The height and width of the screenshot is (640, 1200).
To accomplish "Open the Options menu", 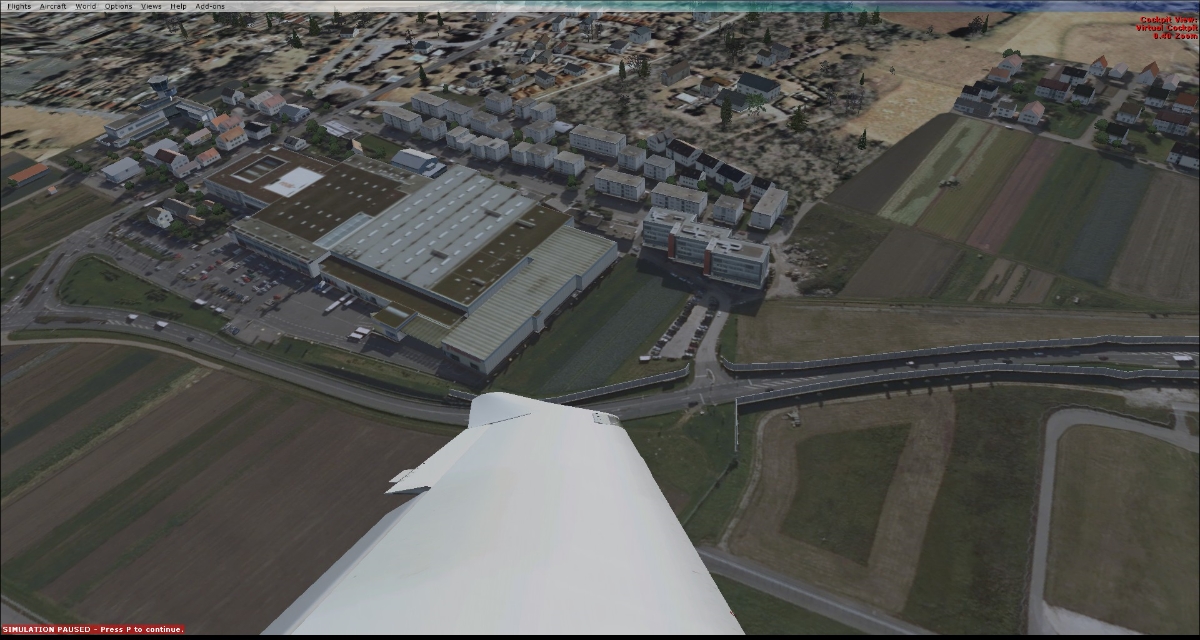I will tap(118, 6).
